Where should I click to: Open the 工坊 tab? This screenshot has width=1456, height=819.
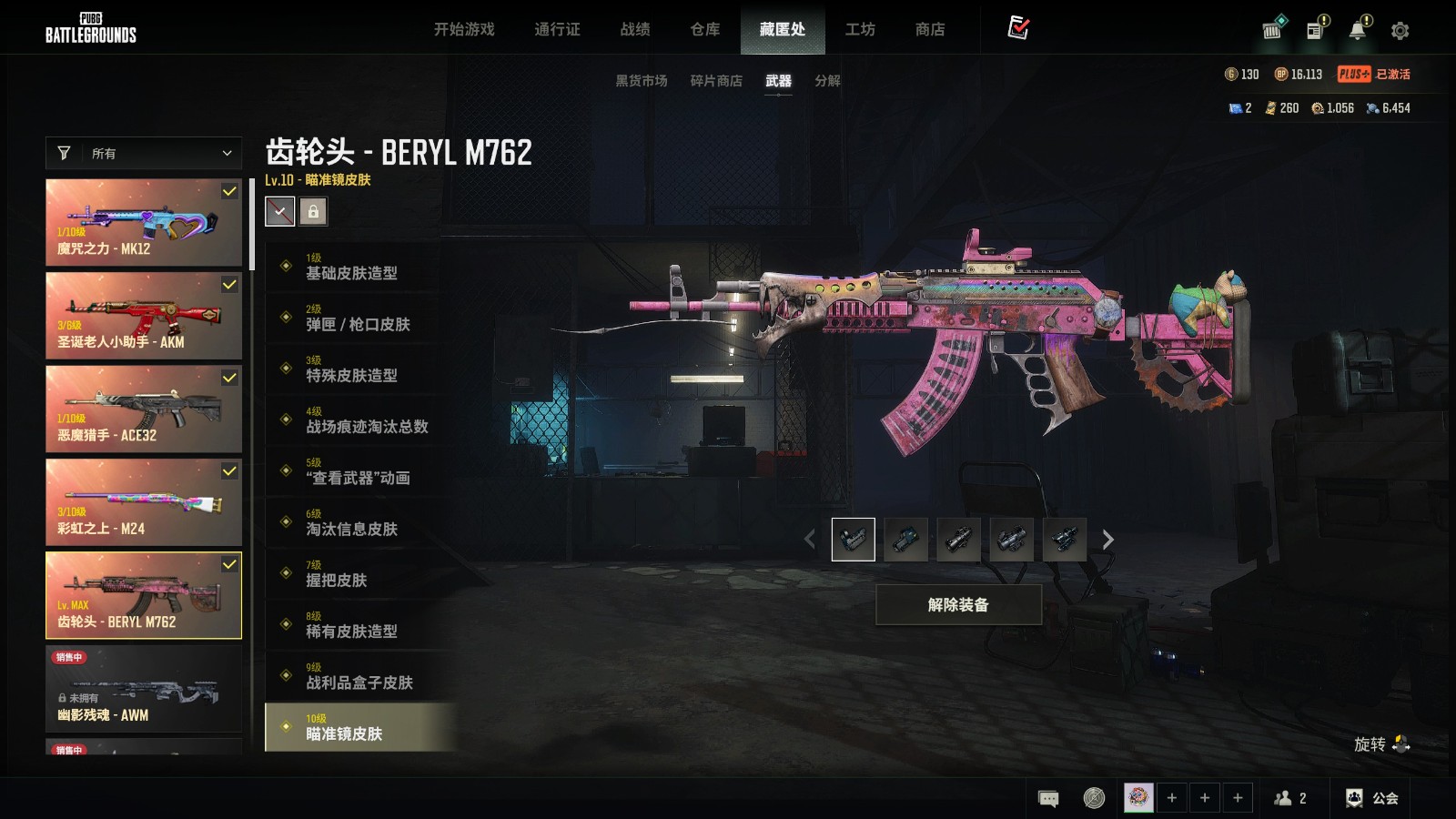860,29
